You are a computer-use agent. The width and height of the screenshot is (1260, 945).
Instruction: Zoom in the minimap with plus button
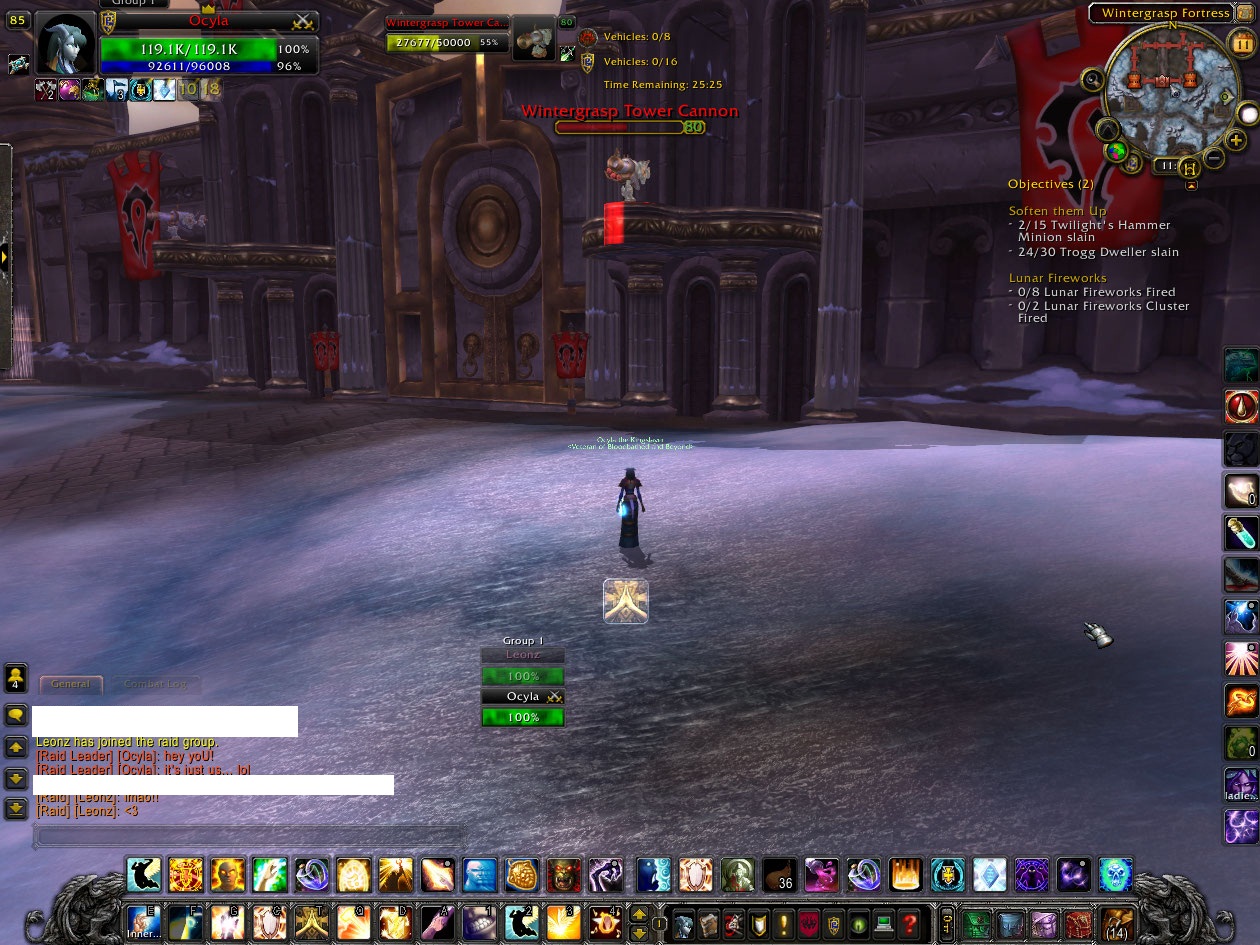[x=1237, y=141]
